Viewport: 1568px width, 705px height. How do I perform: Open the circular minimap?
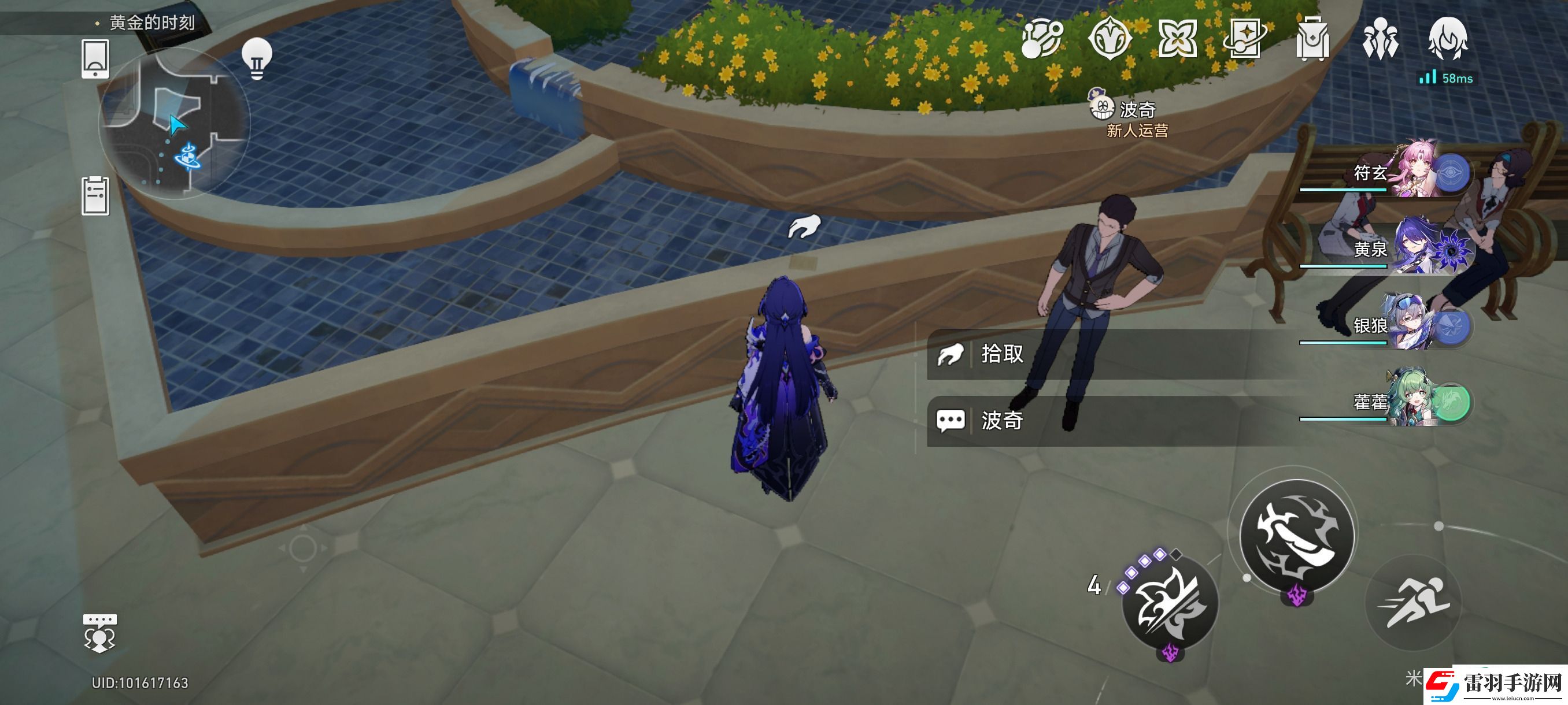pyautogui.click(x=174, y=125)
